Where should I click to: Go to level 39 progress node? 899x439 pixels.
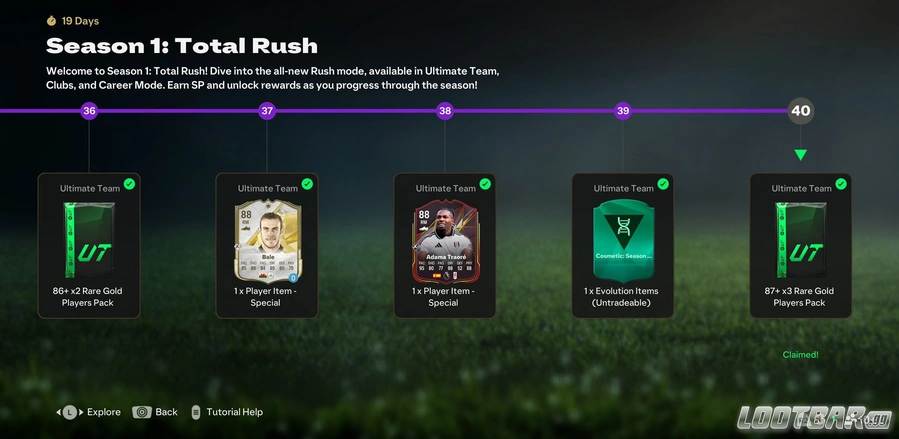point(623,111)
